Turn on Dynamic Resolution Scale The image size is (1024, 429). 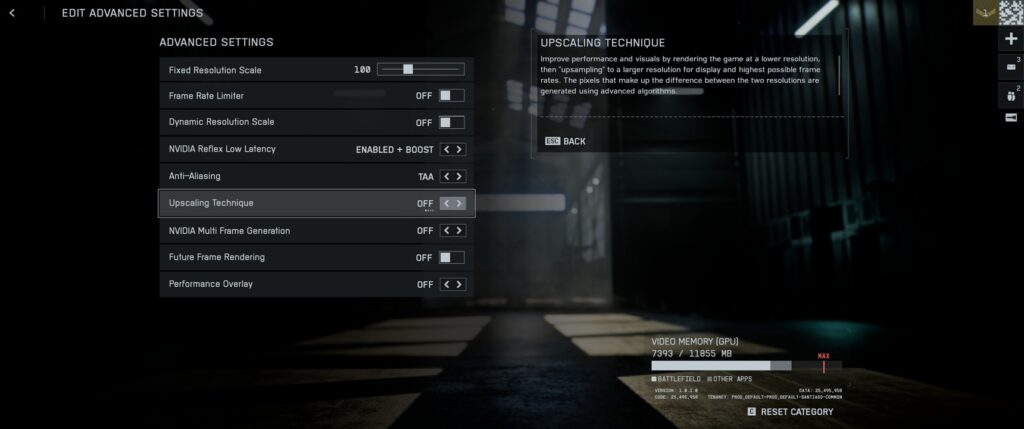pyautogui.click(x=451, y=122)
